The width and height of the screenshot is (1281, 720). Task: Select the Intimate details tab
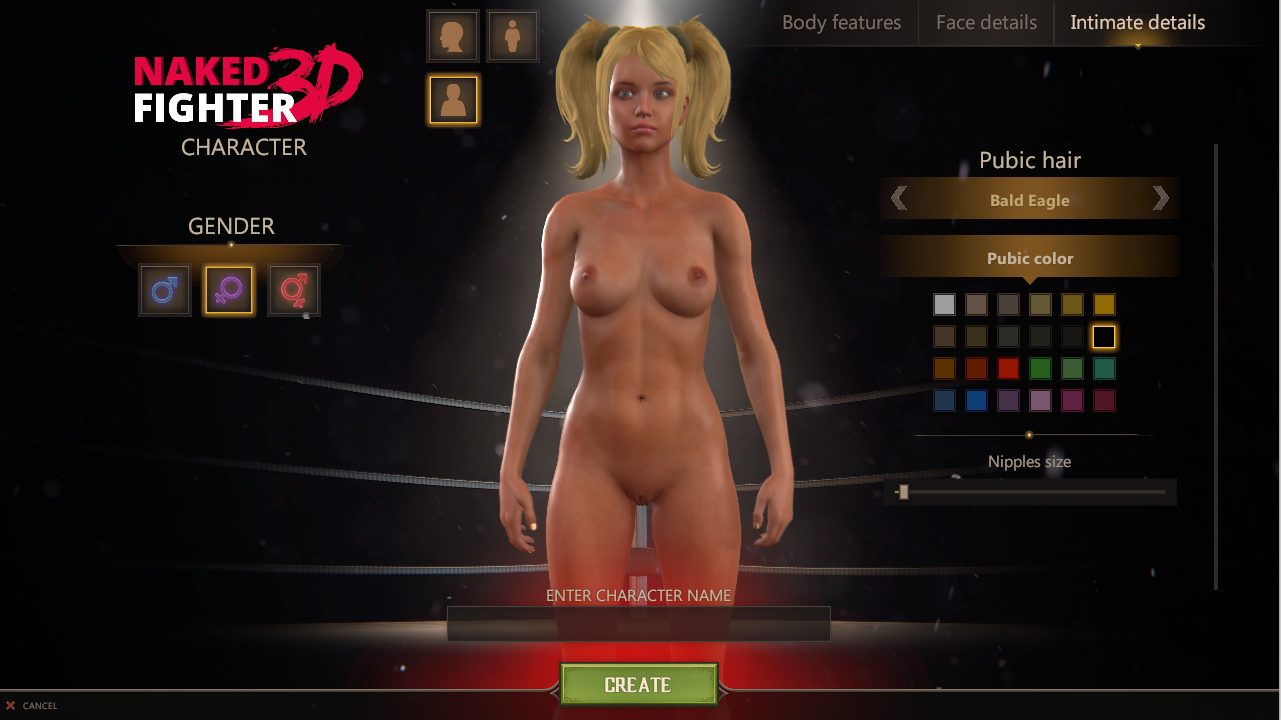[1137, 22]
